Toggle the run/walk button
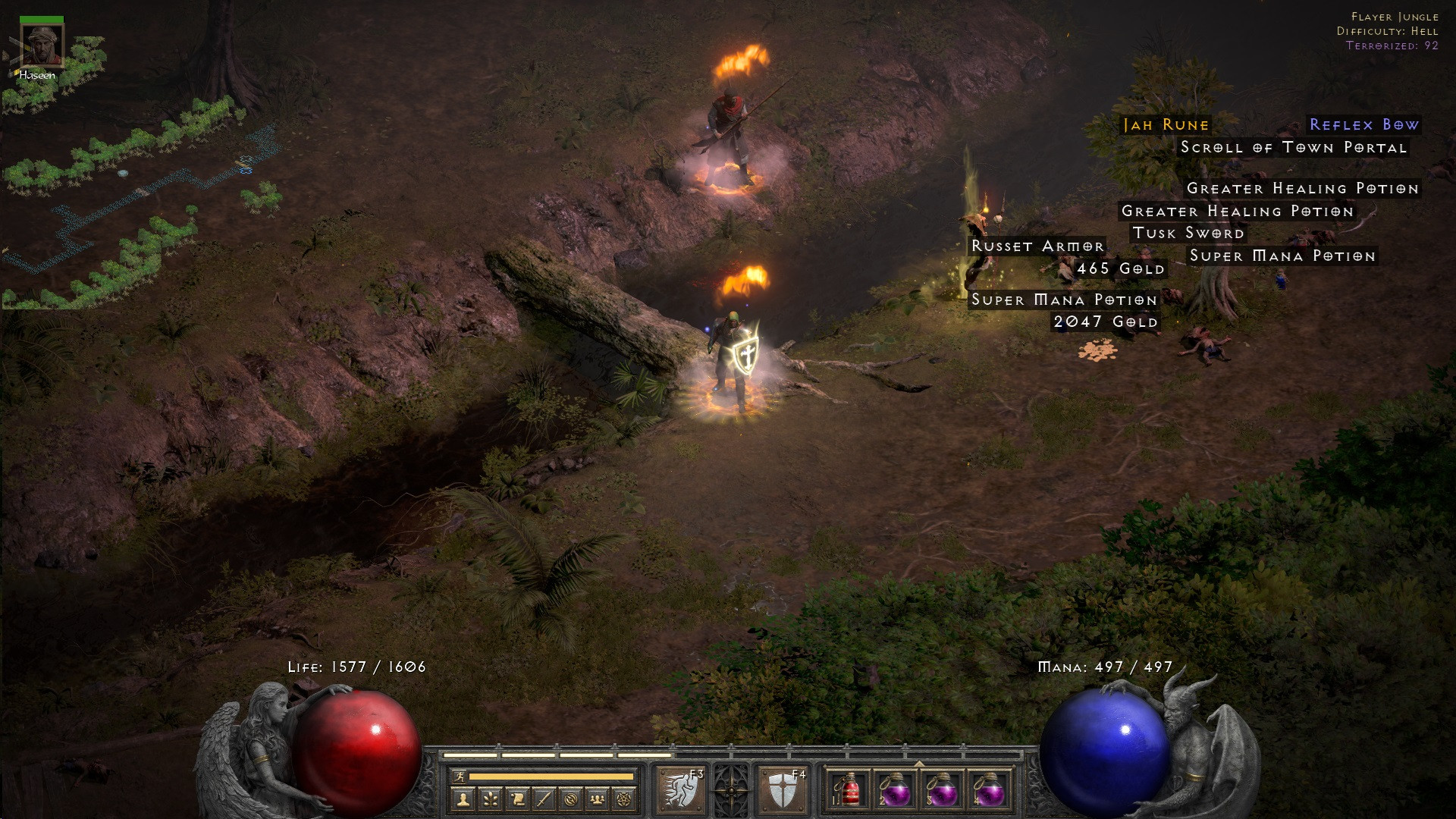Viewport: 1456px width, 819px height. [x=459, y=777]
